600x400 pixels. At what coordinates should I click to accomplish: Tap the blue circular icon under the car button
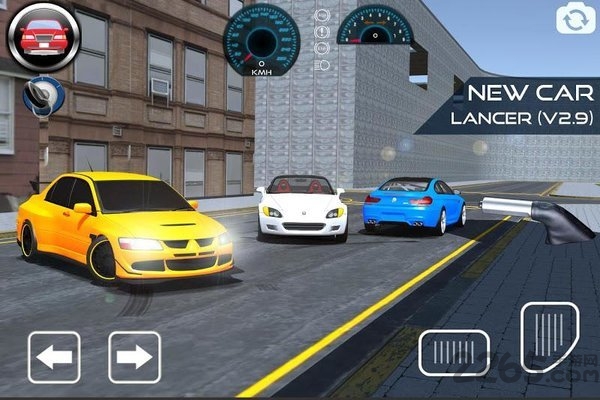click(44, 96)
